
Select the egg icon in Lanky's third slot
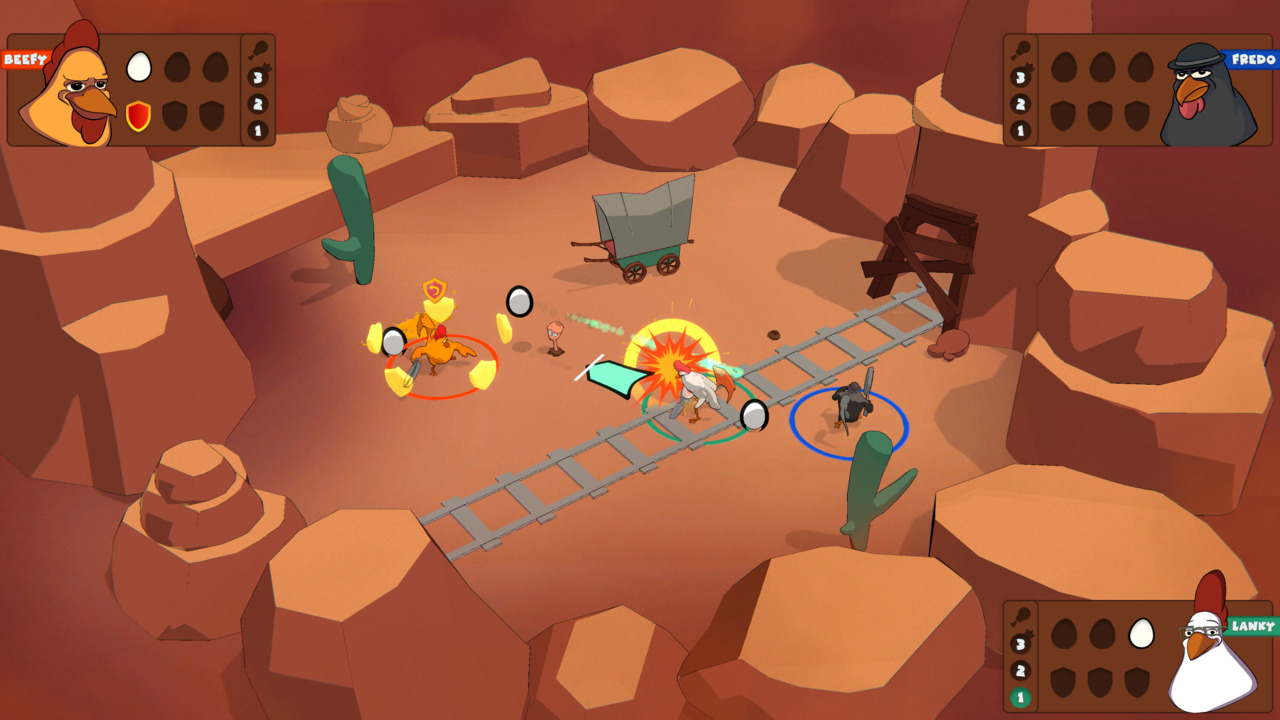(x=1141, y=633)
